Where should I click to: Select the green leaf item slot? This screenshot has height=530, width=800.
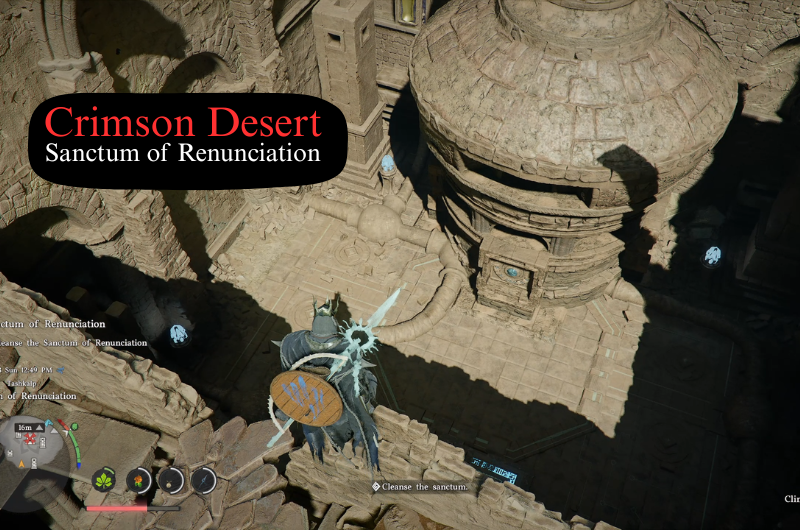pyautogui.click(x=105, y=480)
